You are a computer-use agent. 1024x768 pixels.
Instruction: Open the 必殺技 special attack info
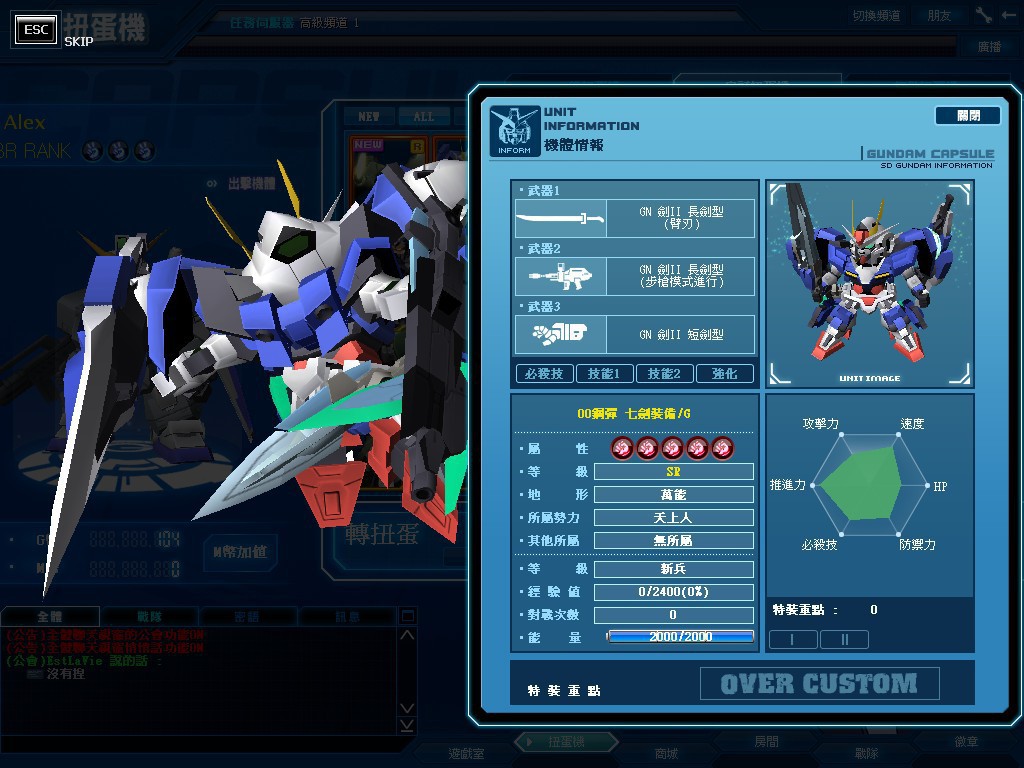point(544,373)
